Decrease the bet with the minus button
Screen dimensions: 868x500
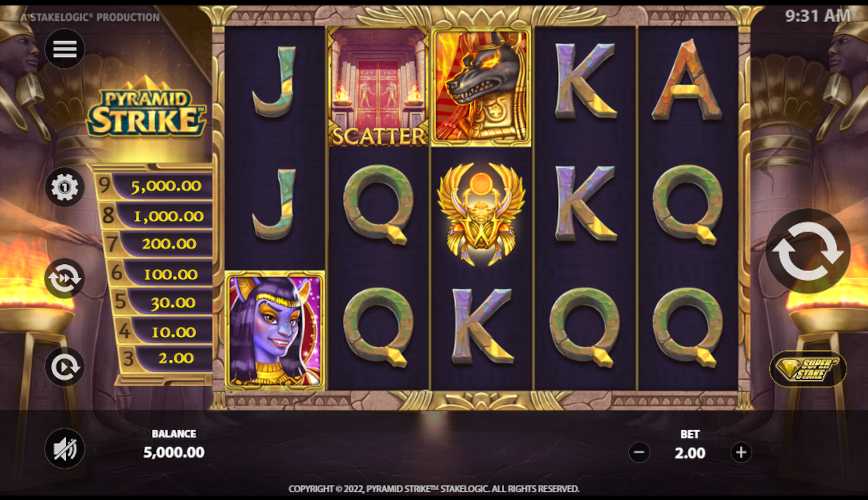(x=639, y=452)
